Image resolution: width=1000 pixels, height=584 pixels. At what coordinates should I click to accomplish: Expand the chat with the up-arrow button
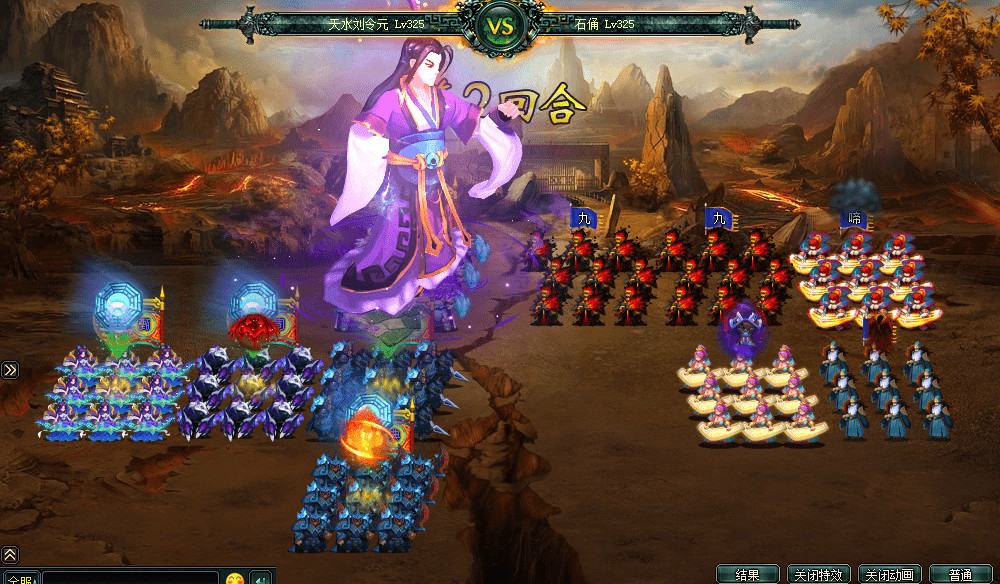pos(10,554)
